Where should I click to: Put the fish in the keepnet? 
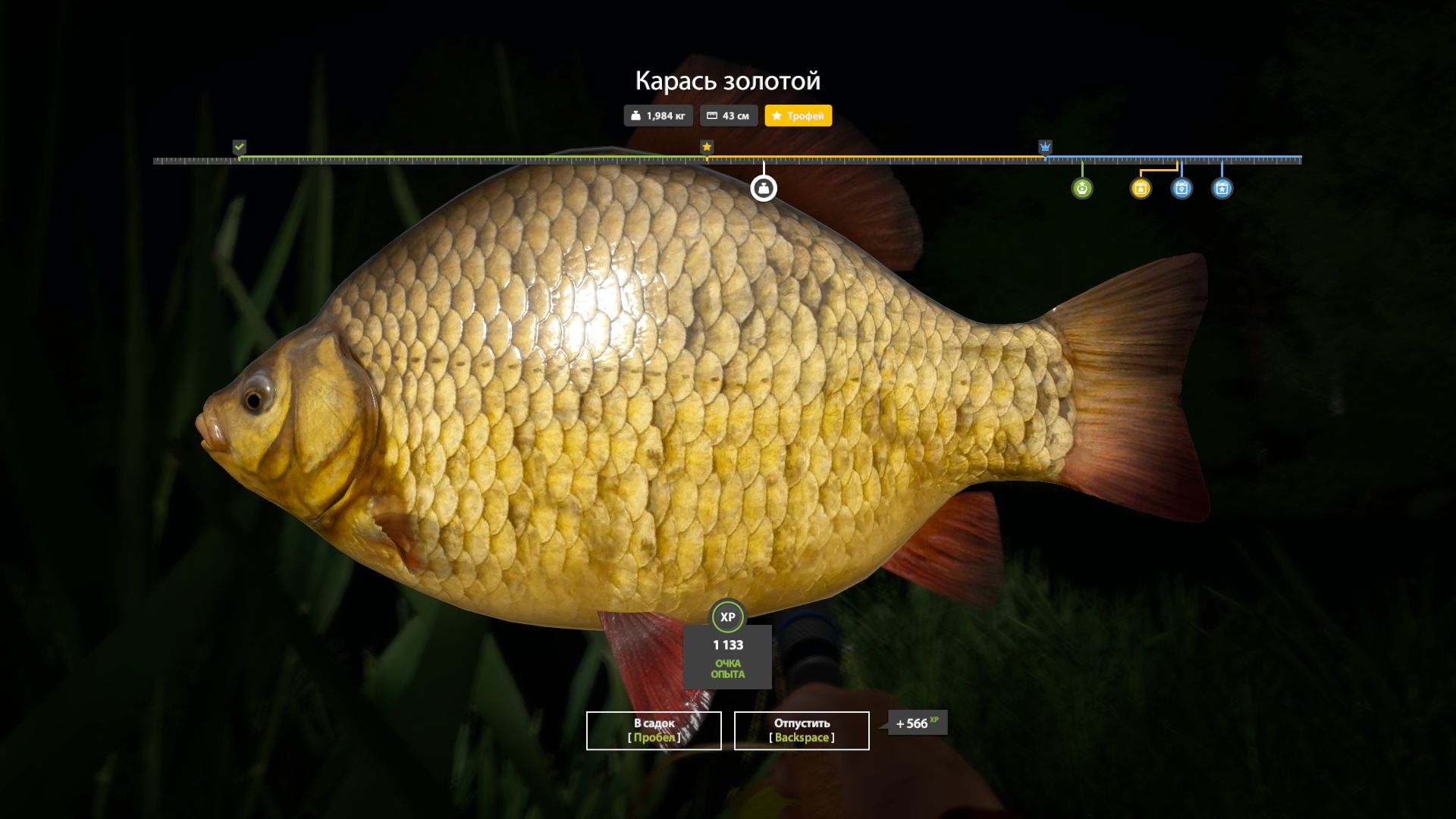(654, 730)
